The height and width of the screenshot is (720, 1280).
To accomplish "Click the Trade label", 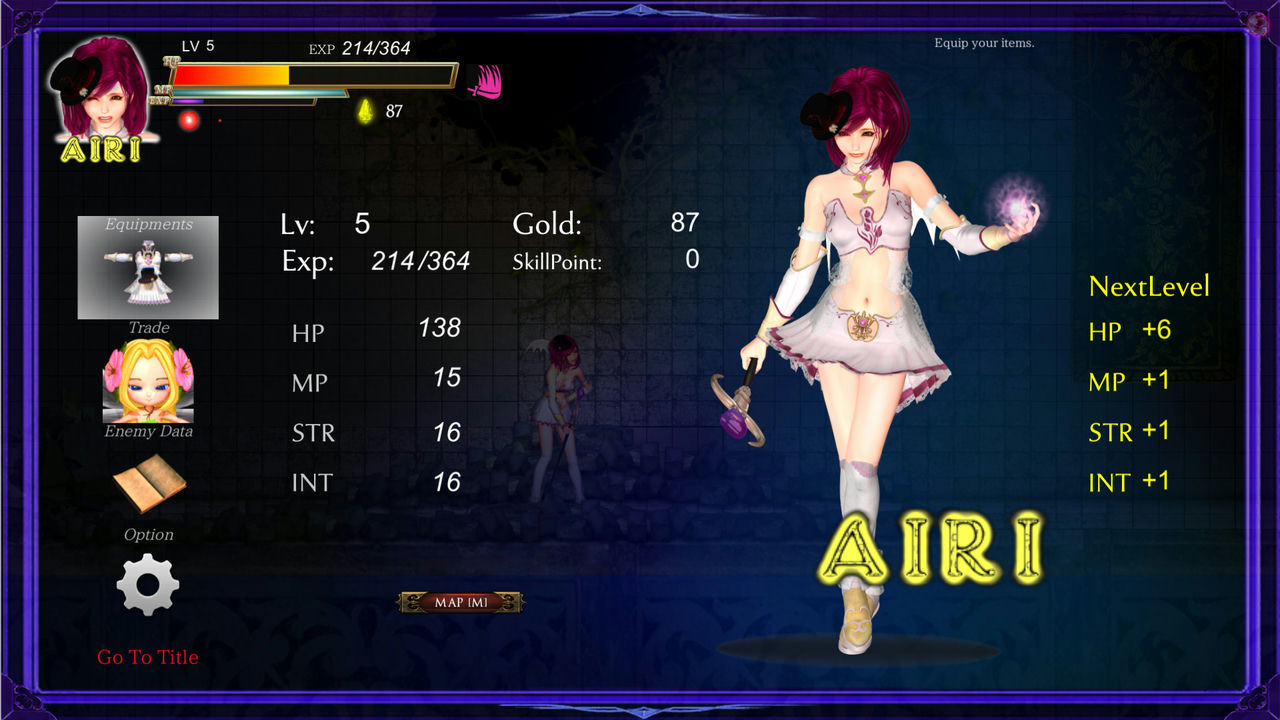I will pos(147,327).
